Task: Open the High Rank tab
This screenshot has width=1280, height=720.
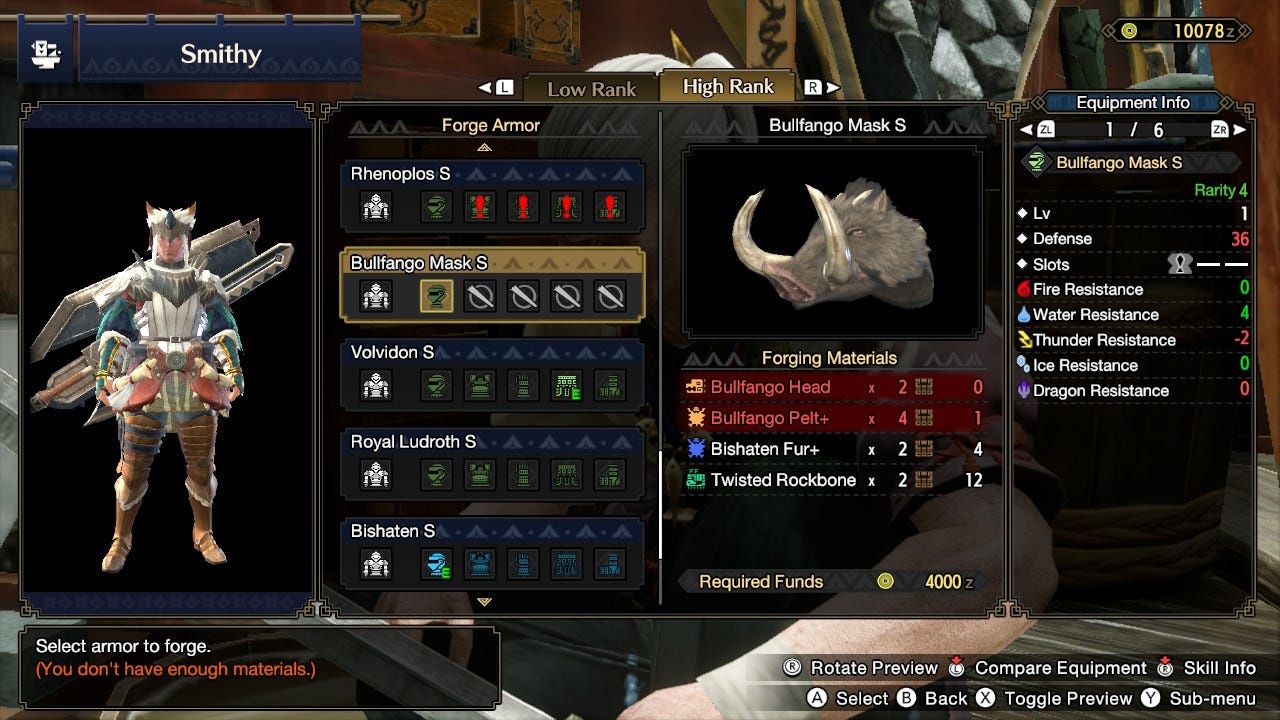Action: pyautogui.click(x=727, y=86)
